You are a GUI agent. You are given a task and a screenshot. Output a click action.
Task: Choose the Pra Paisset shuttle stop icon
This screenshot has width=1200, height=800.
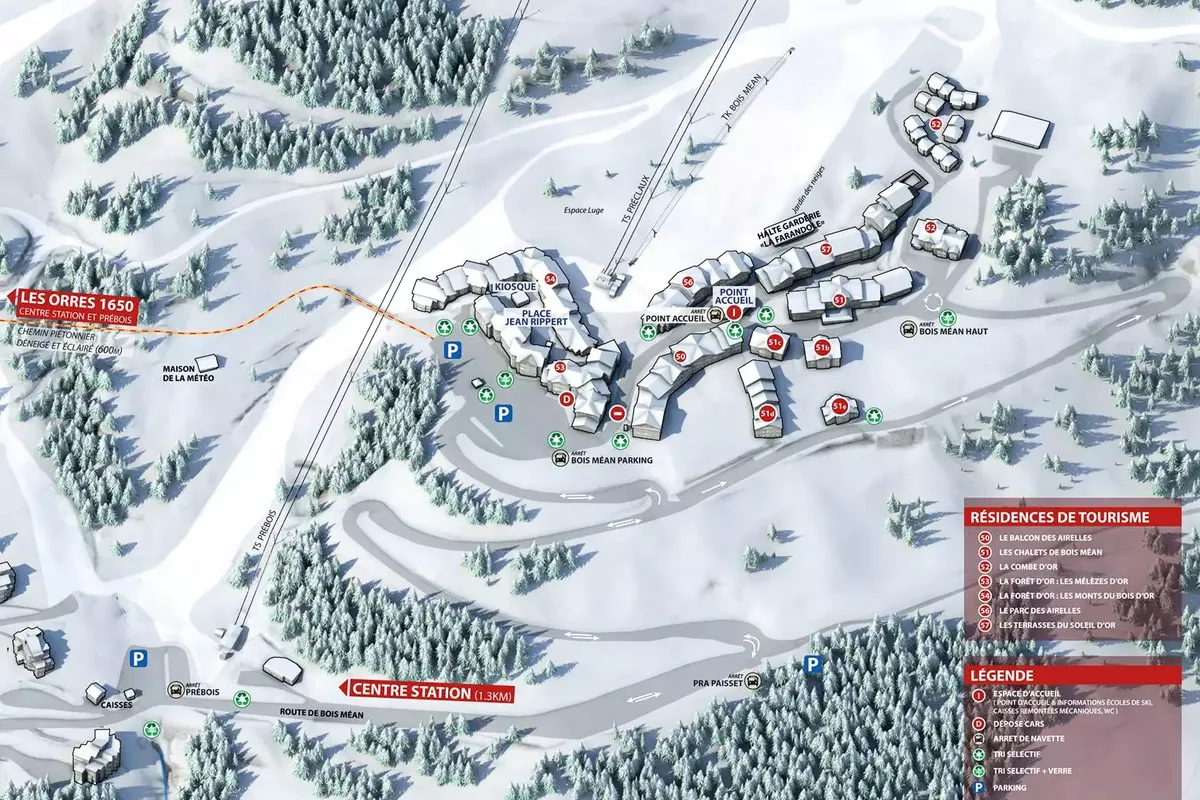[753, 682]
